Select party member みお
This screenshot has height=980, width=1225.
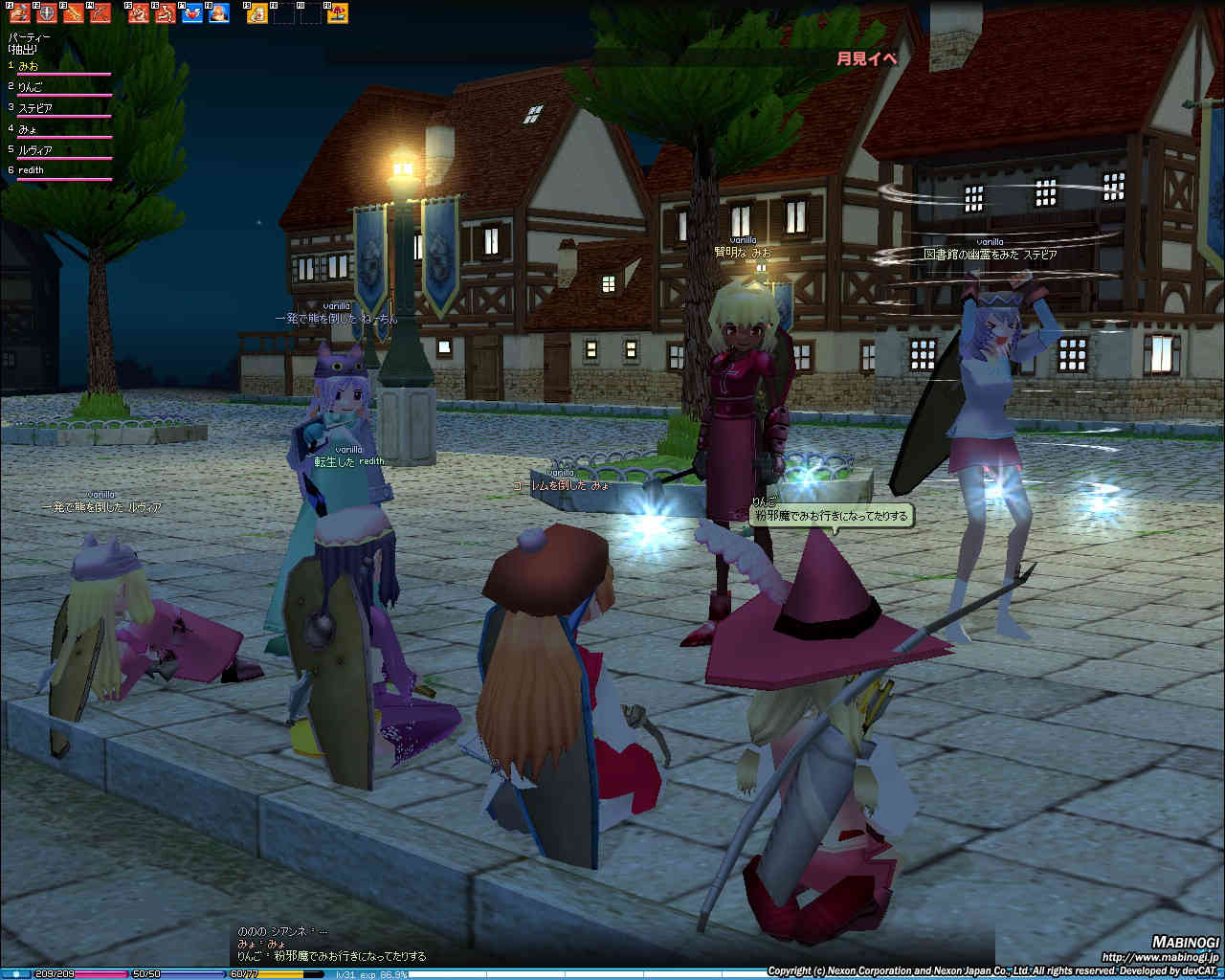[x=30, y=66]
